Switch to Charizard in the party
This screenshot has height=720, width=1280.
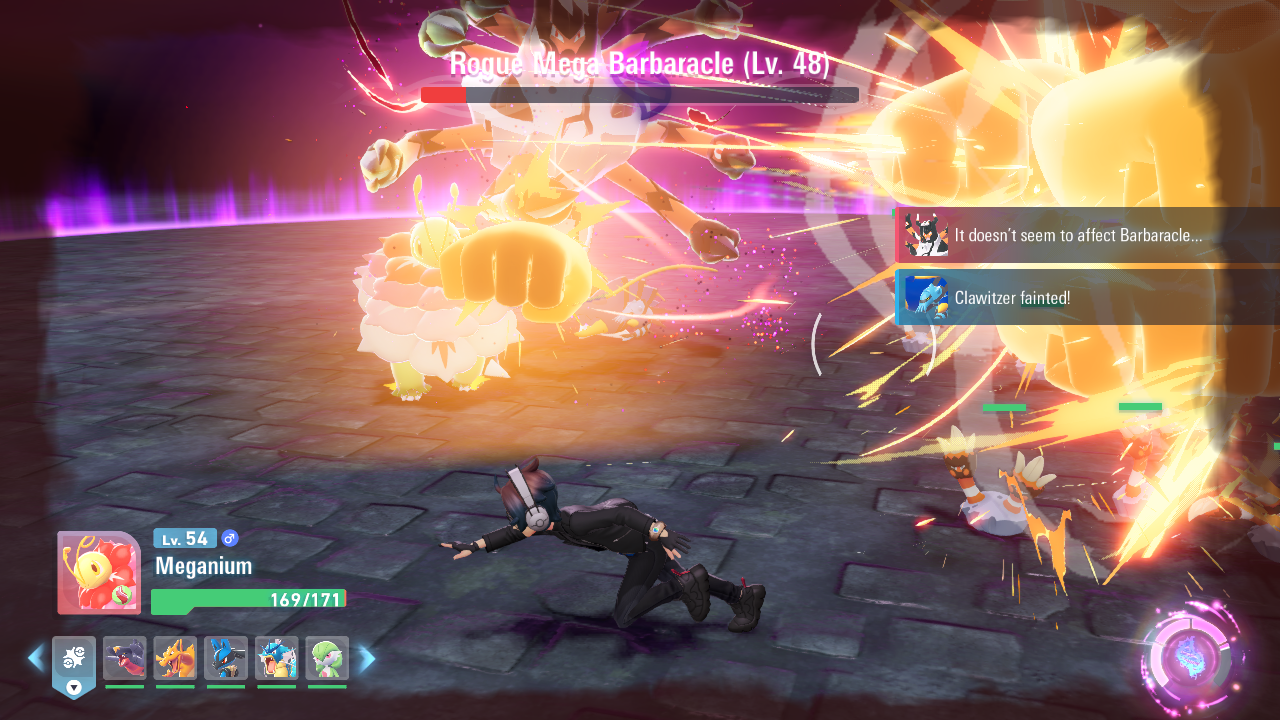pyautogui.click(x=175, y=658)
